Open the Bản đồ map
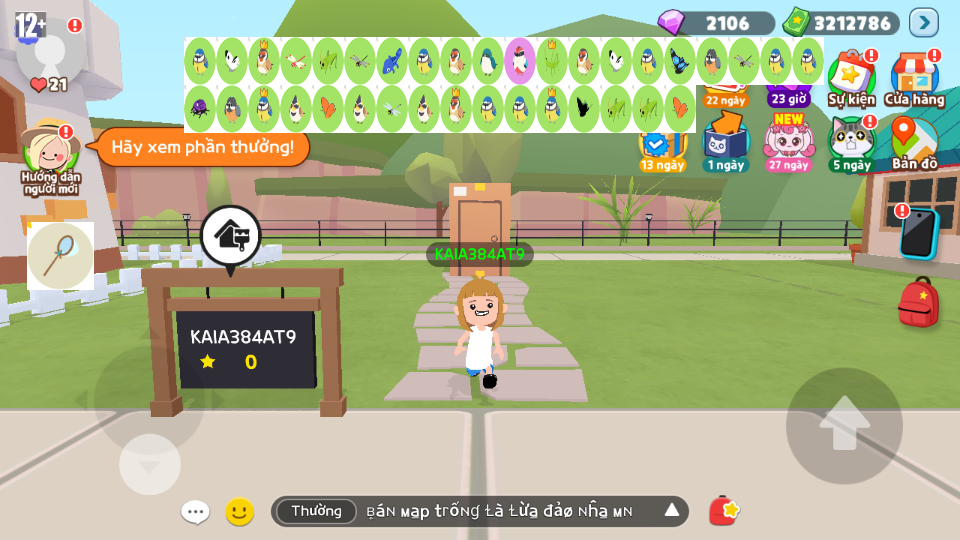The height and width of the screenshot is (540, 960). (914, 141)
